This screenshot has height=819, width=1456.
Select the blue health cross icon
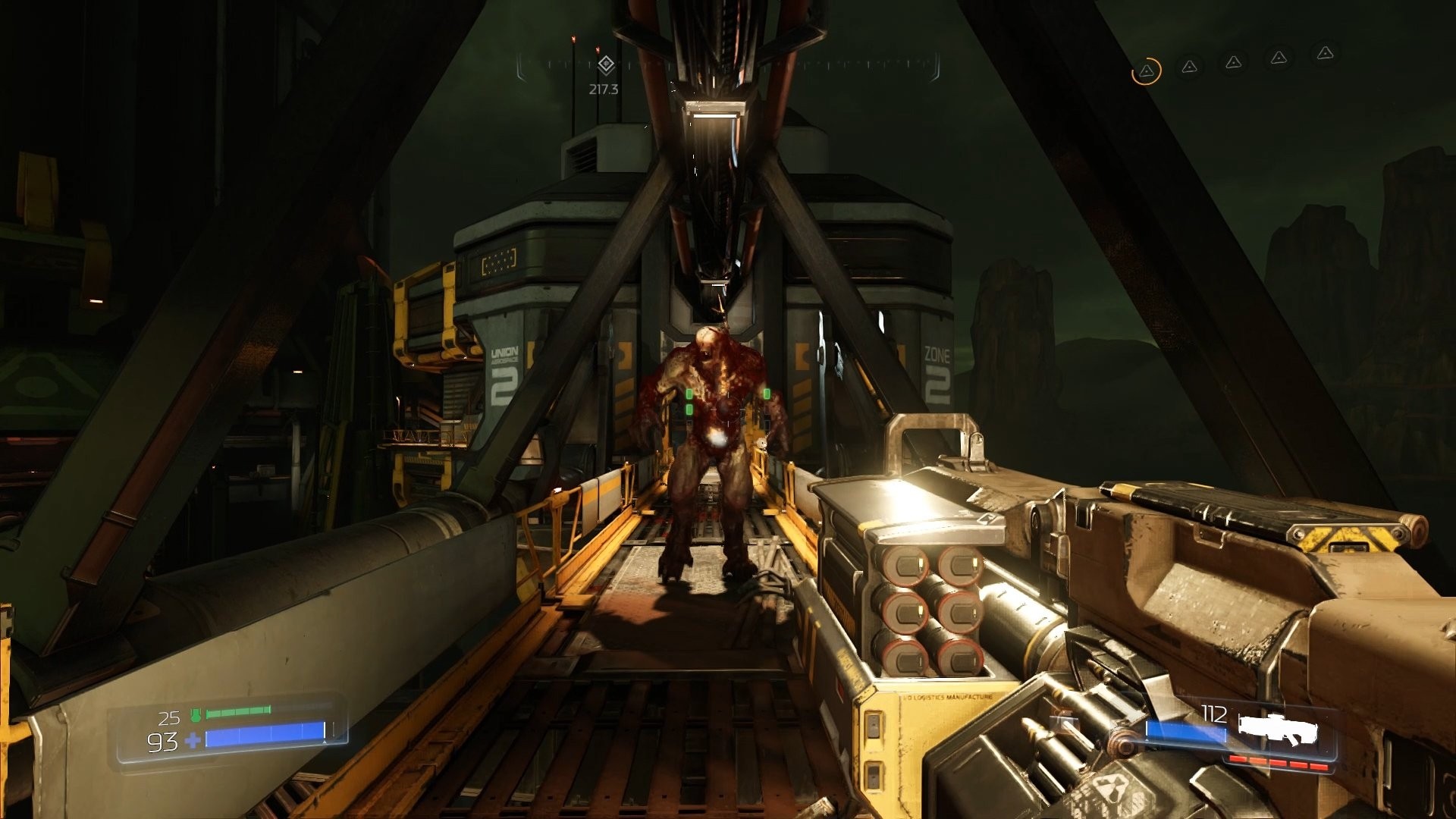point(193,740)
